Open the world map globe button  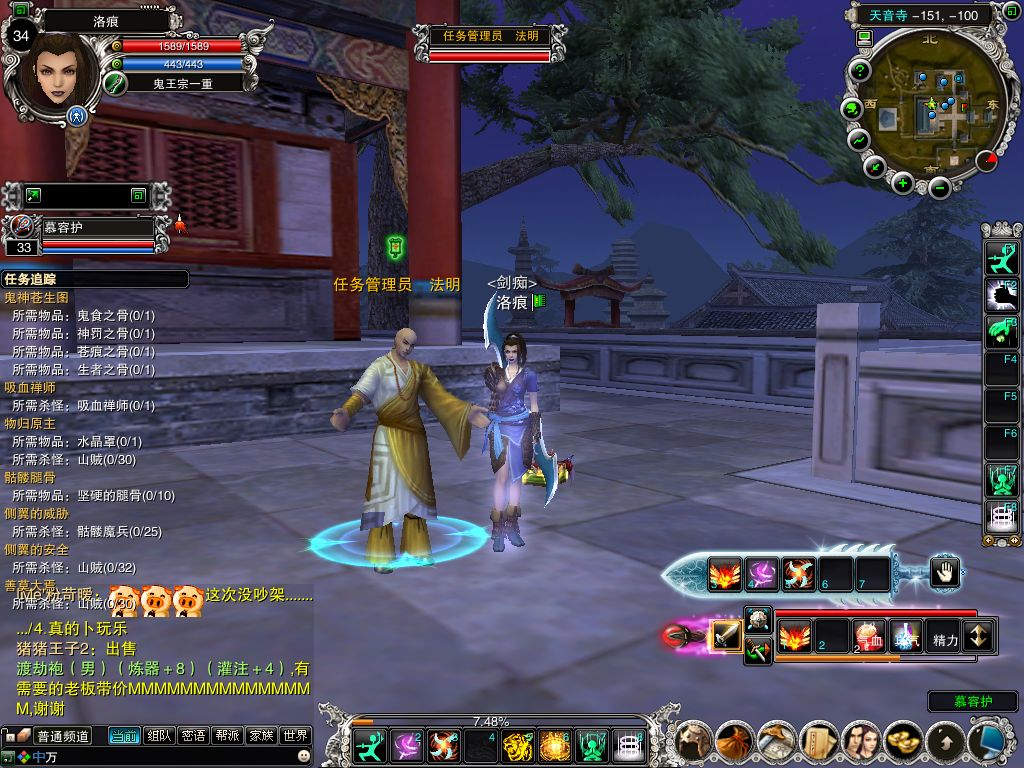coord(853,108)
